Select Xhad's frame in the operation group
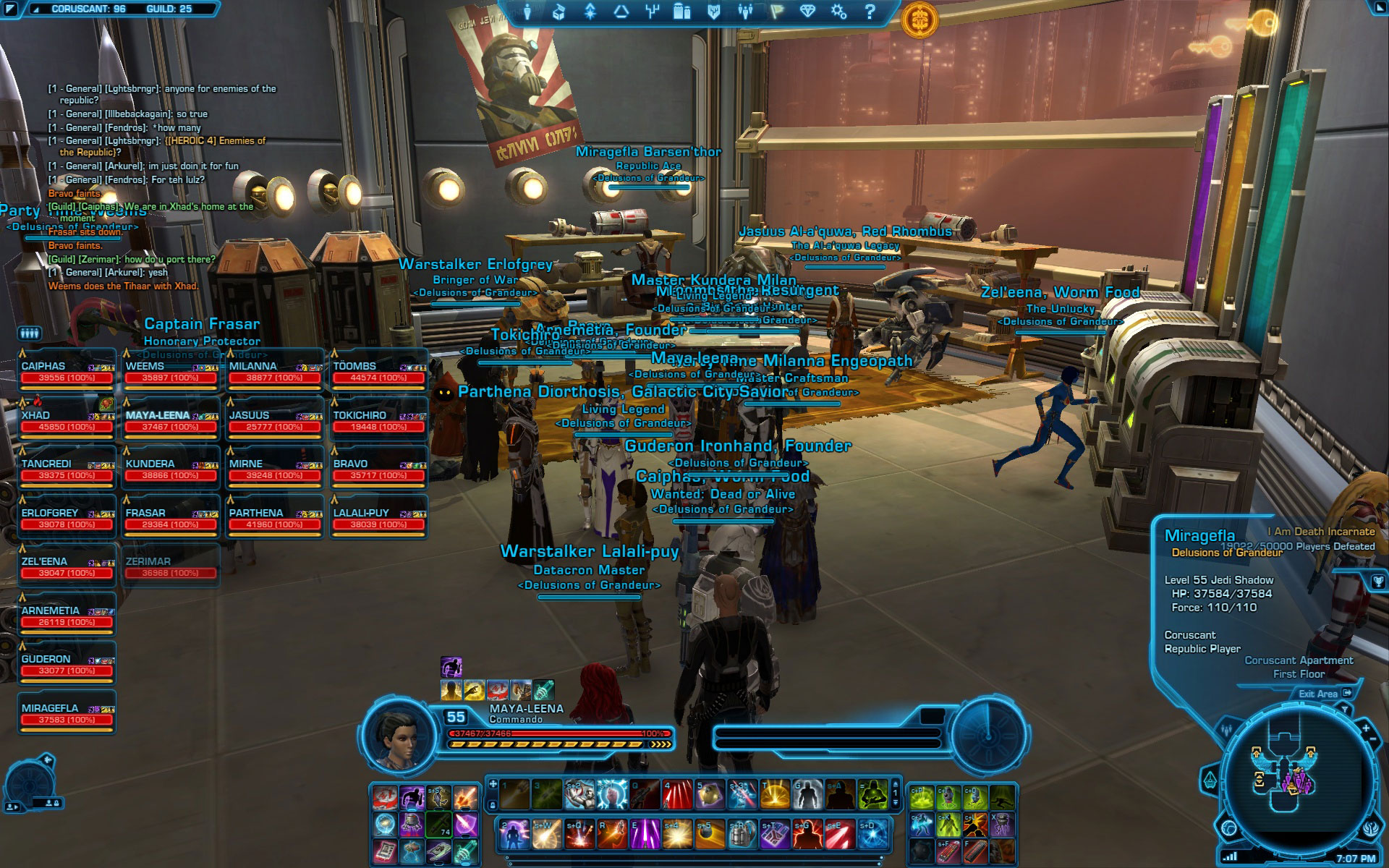1389x868 pixels. [x=67, y=421]
